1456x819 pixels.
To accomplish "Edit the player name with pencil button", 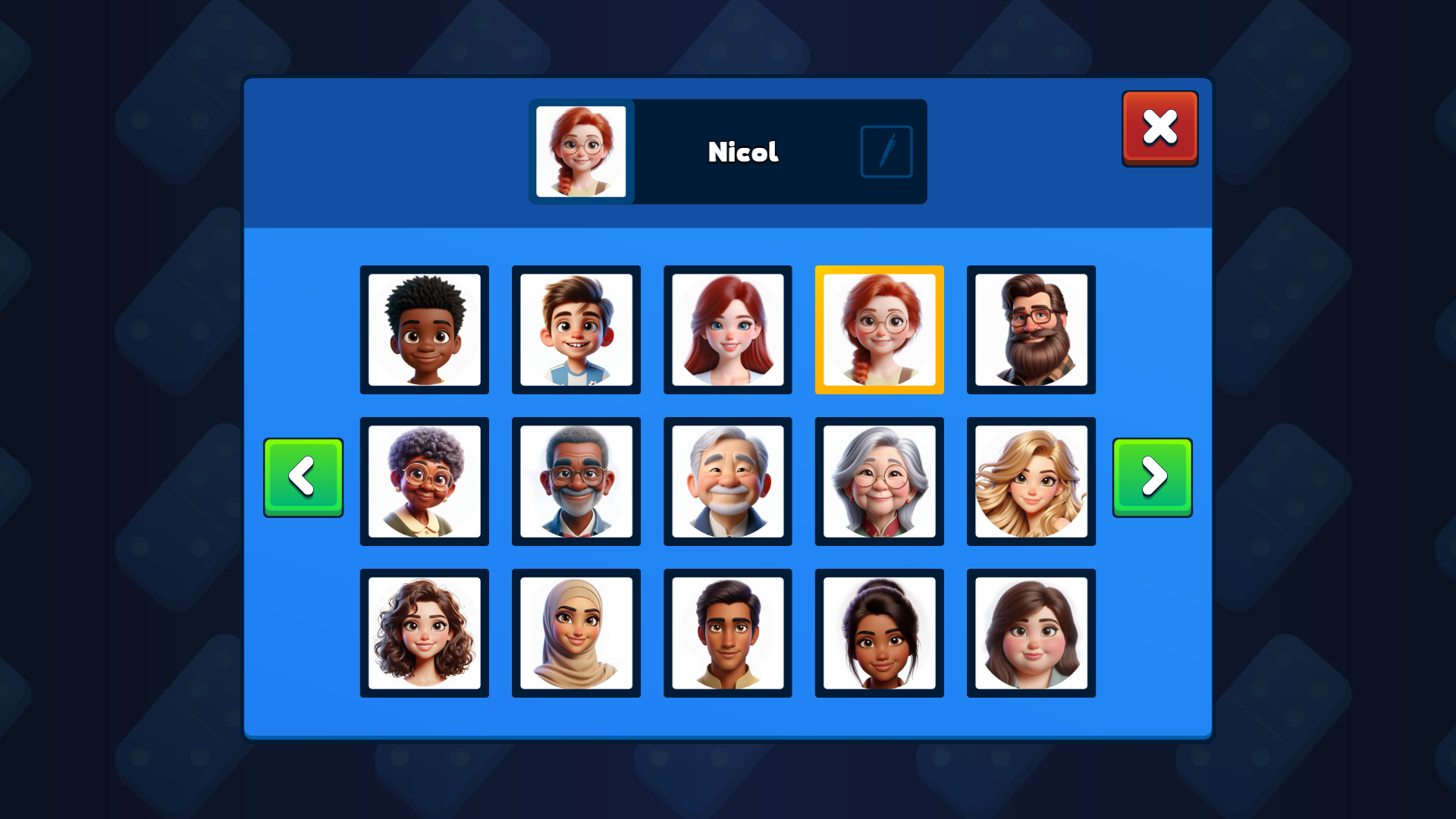I will [886, 152].
